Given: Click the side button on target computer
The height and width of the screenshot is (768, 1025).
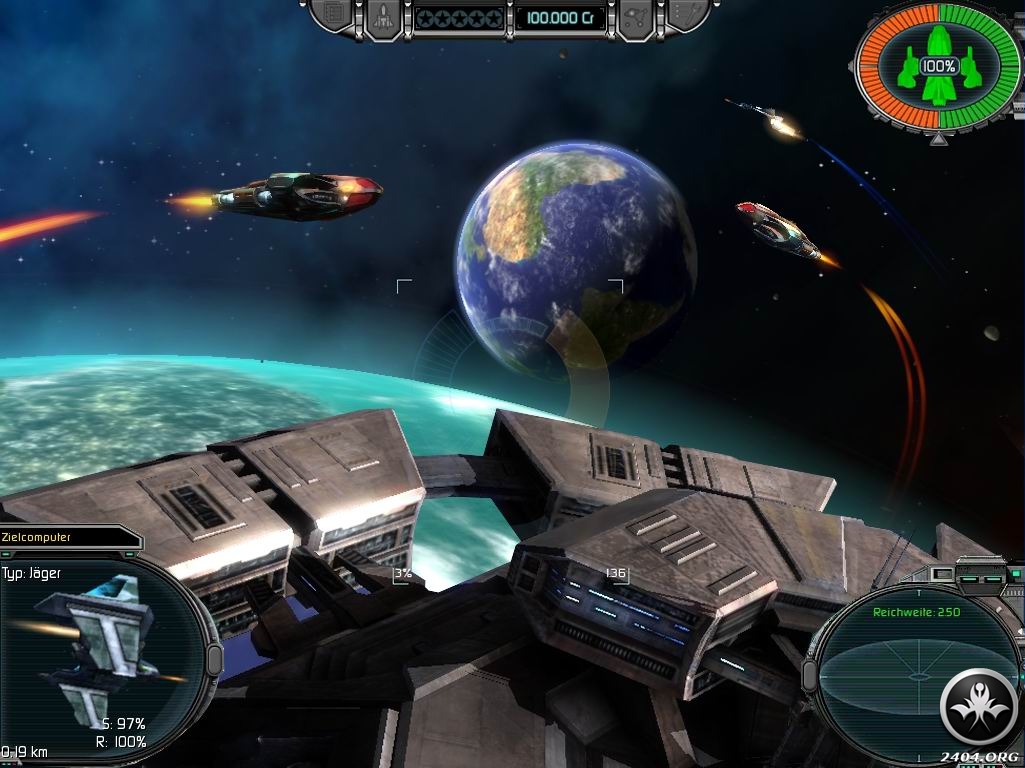Looking at the screenshot, I should 214,660.
